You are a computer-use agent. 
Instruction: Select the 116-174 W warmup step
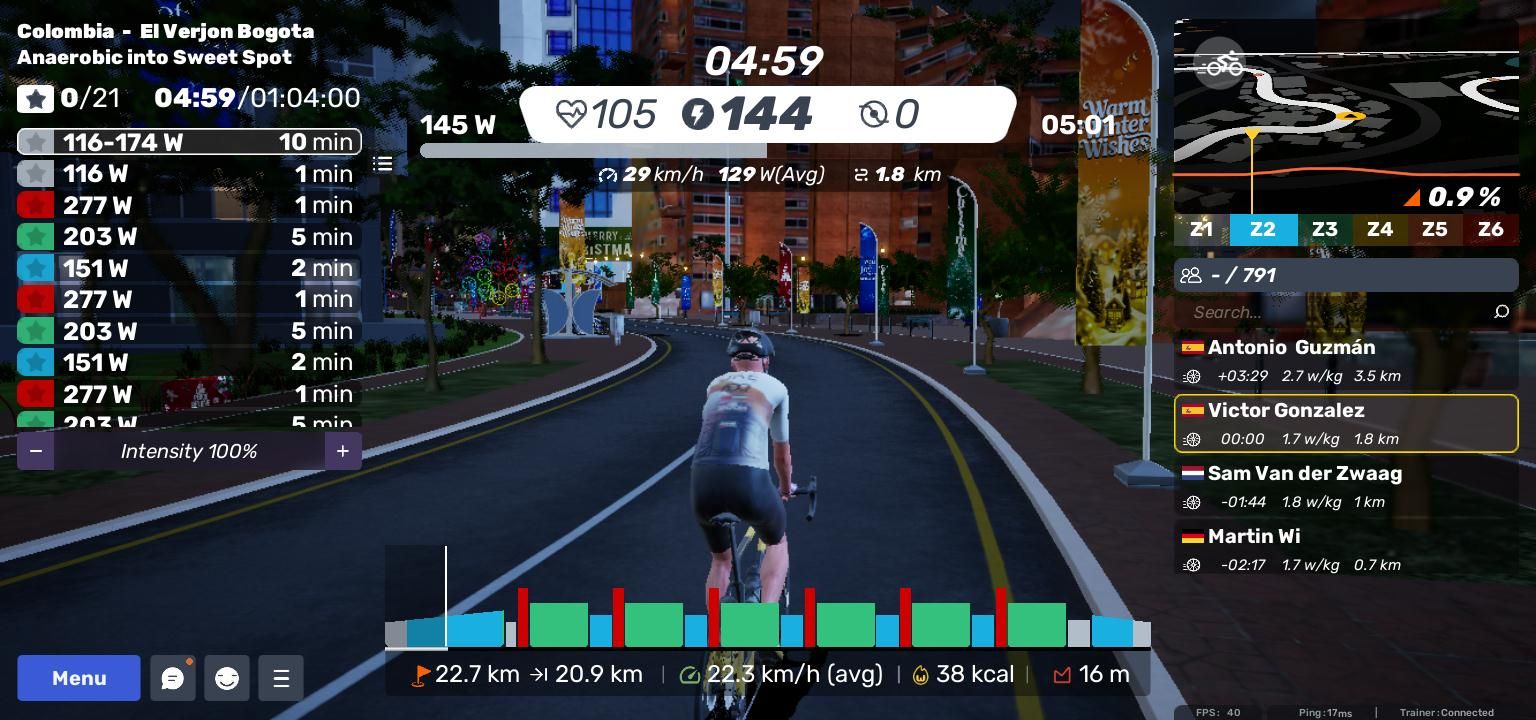click(x=189, y=142)
